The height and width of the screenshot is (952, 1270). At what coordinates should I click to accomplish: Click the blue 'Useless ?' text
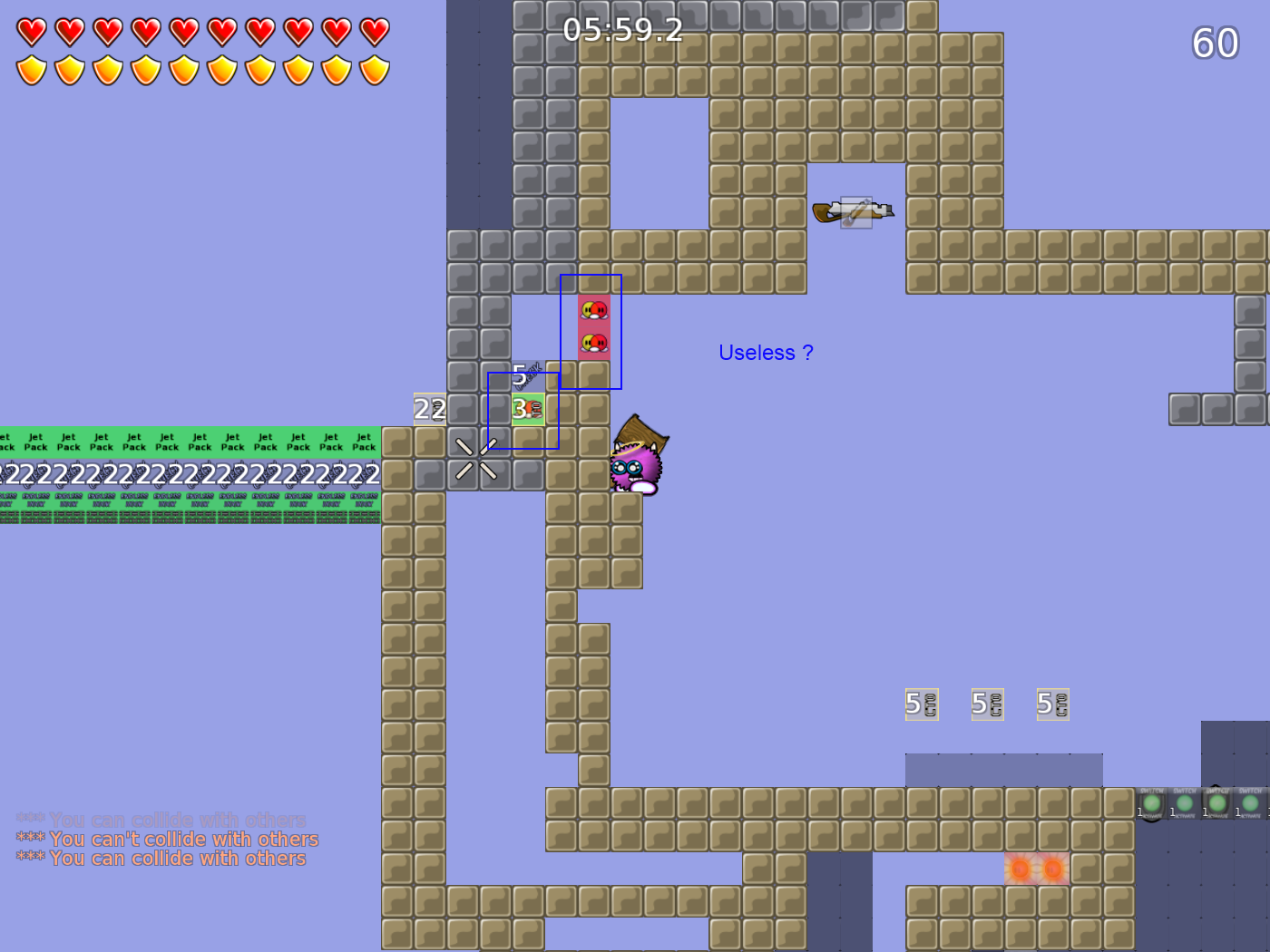pos(767,353)
